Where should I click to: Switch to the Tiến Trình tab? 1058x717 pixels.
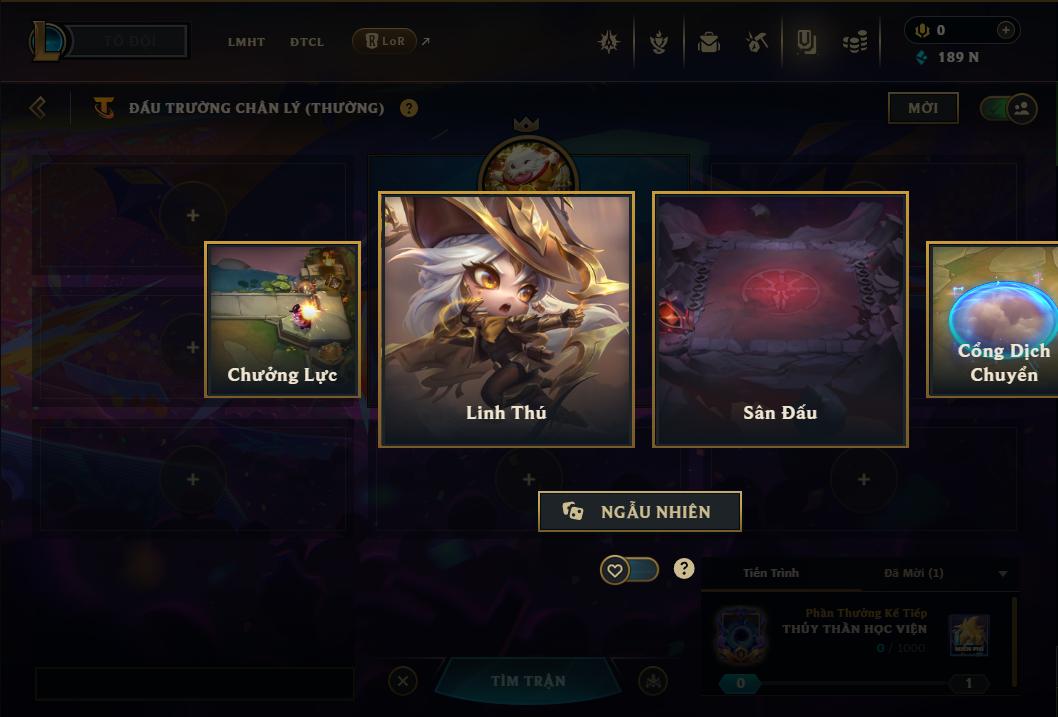(x=771, y=573)
